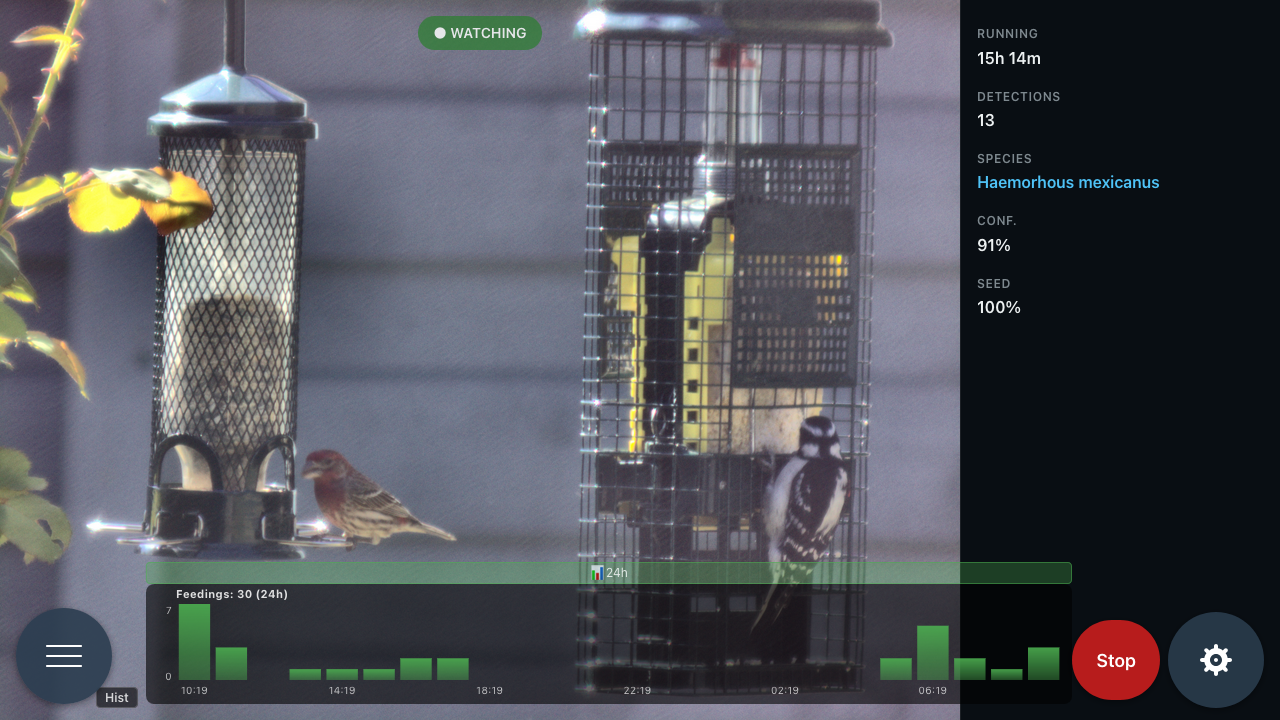Click the mini bar-chart icon on the 24h bar
This screenshot has height=720, width=1280.
coord(597,573)
